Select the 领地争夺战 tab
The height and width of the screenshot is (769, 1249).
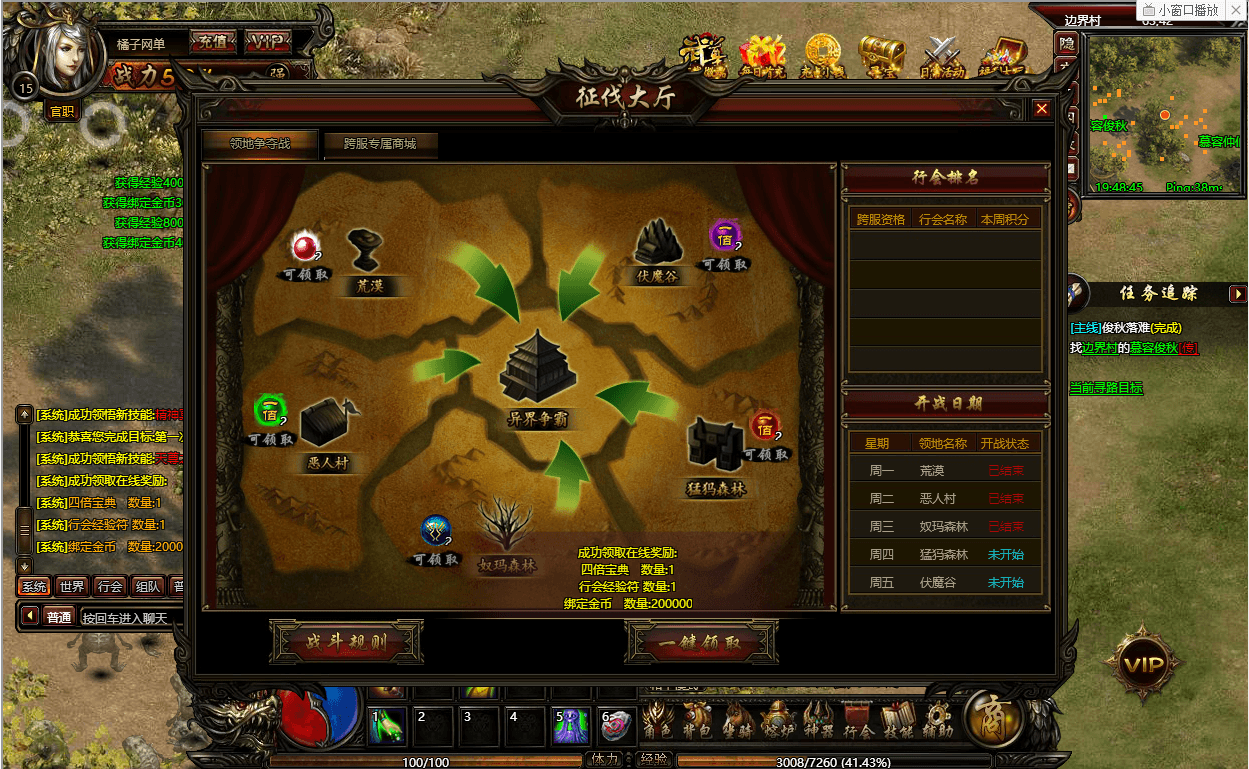(260, 144)
